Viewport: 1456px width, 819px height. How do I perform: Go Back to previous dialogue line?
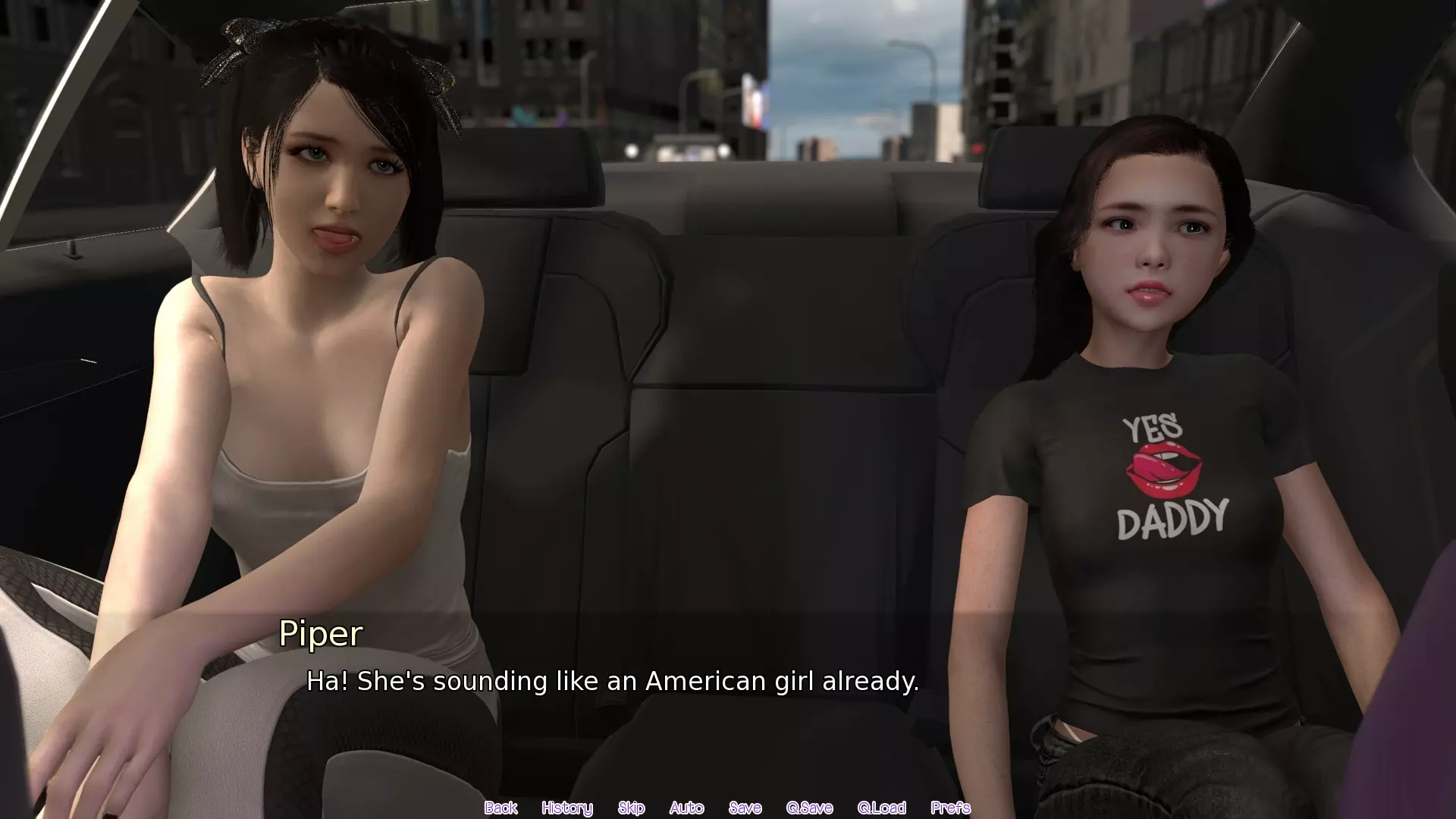pos(500,808)
